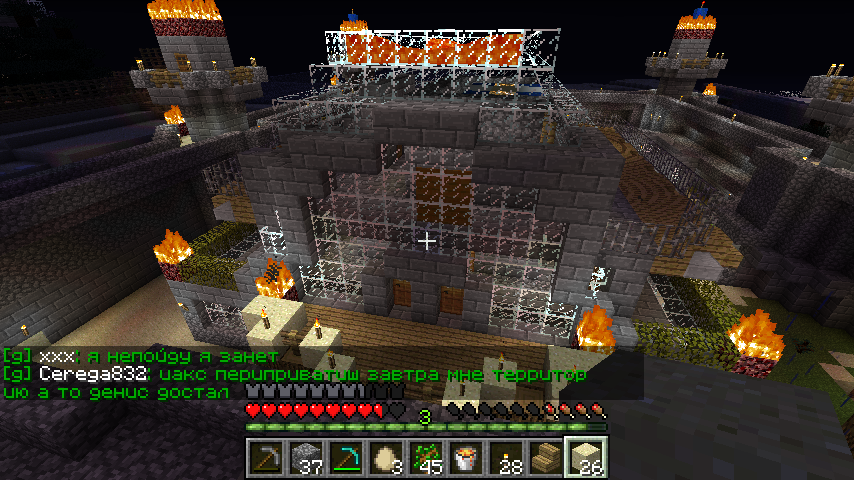The width and height of the screenshot is (854, 480).
Task: Pick the sapling stack of 45
Action: [x=426, y=458]
